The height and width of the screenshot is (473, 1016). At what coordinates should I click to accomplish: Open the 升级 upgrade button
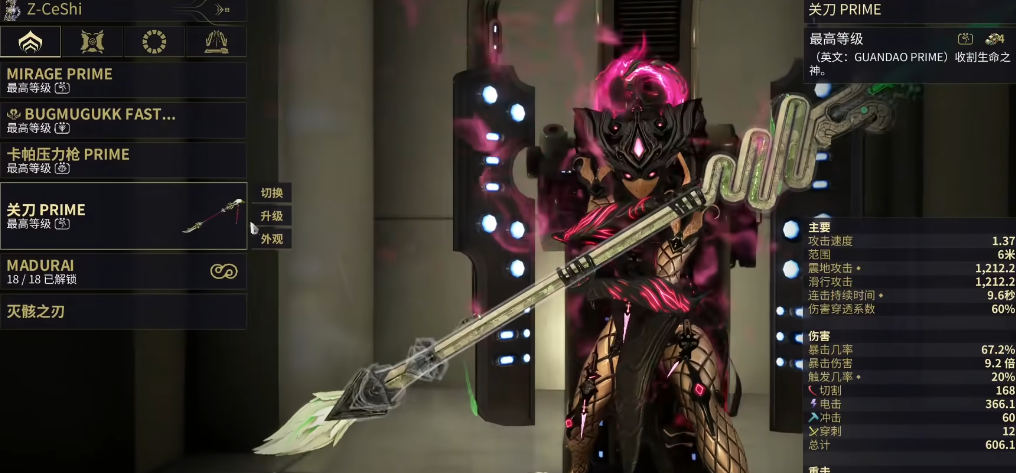pos(272,216)
